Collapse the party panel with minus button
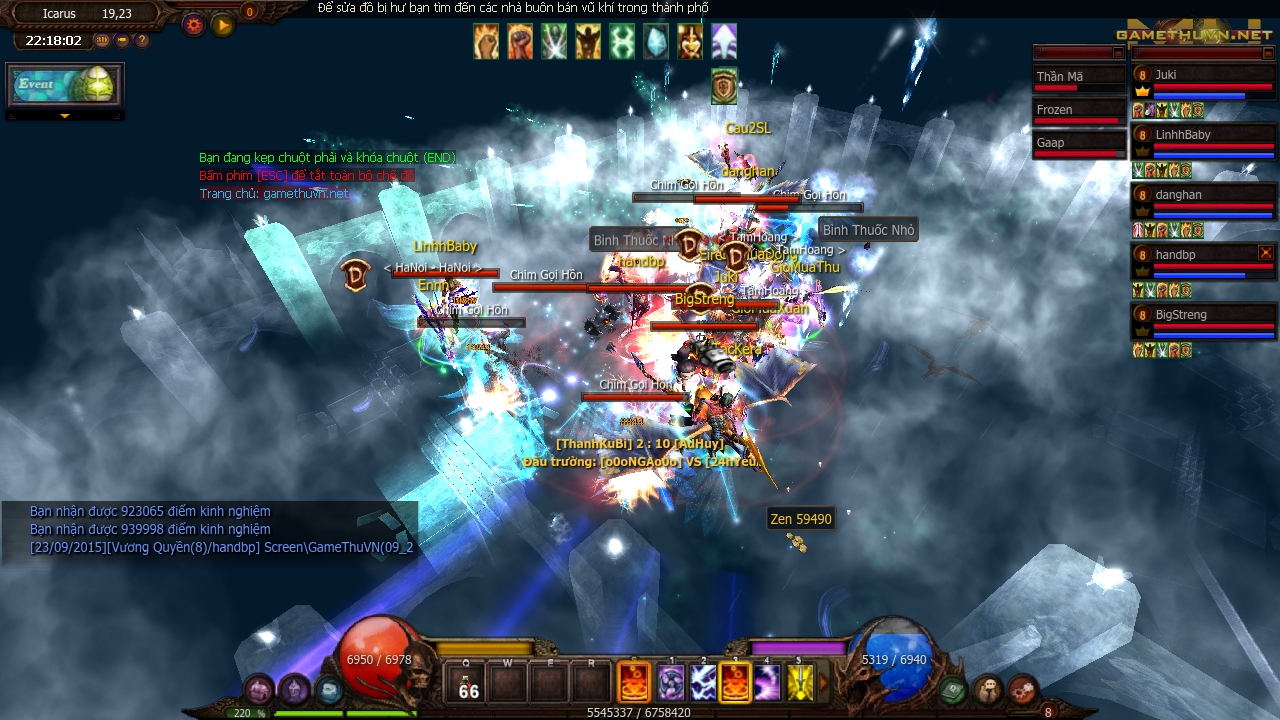Viewport: 1280px width, 720px height. (x=1270, y=52)
